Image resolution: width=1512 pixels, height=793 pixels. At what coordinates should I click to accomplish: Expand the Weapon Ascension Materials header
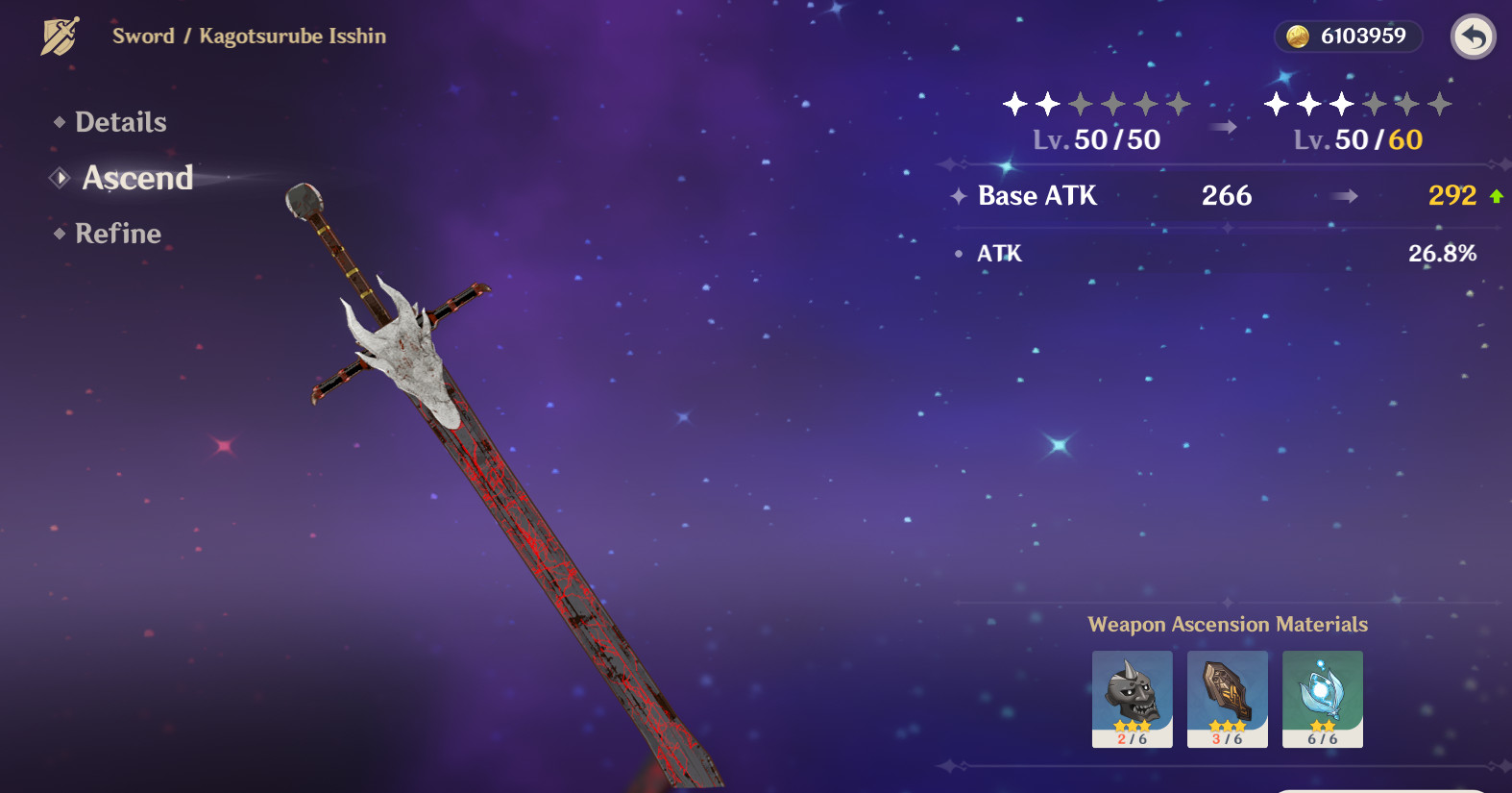click(1228, 624)
